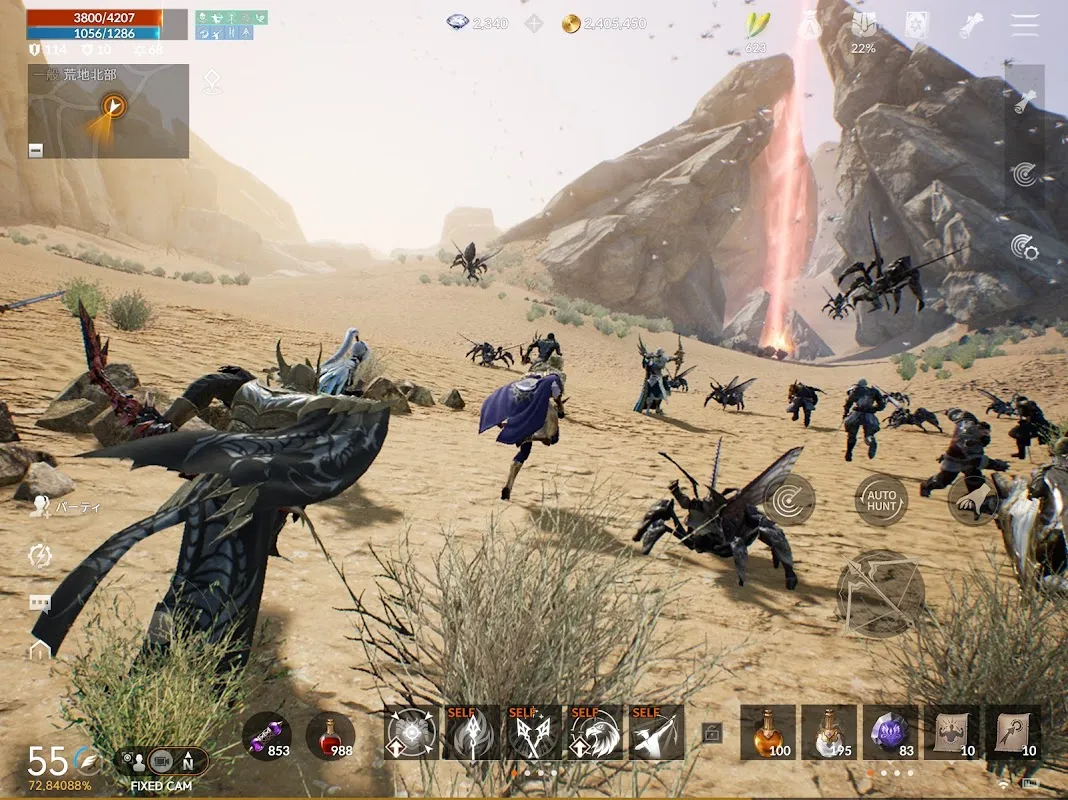Image resolution: width=1068 pixels, height=800 pixels.
Task: Open the minimap of the wasteland
Action: click(108, 110)
